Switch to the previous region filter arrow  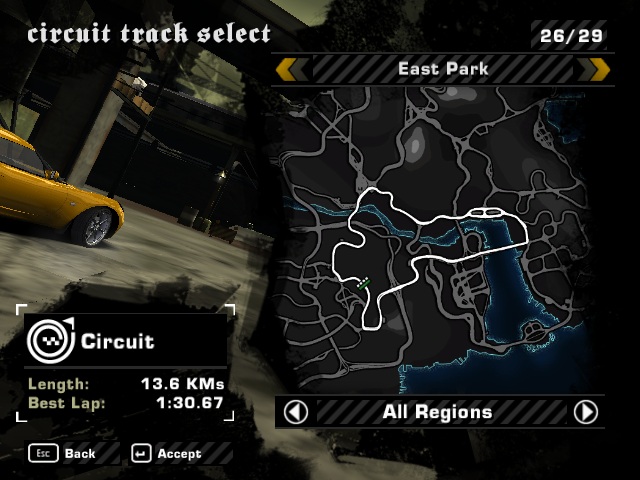296,412
